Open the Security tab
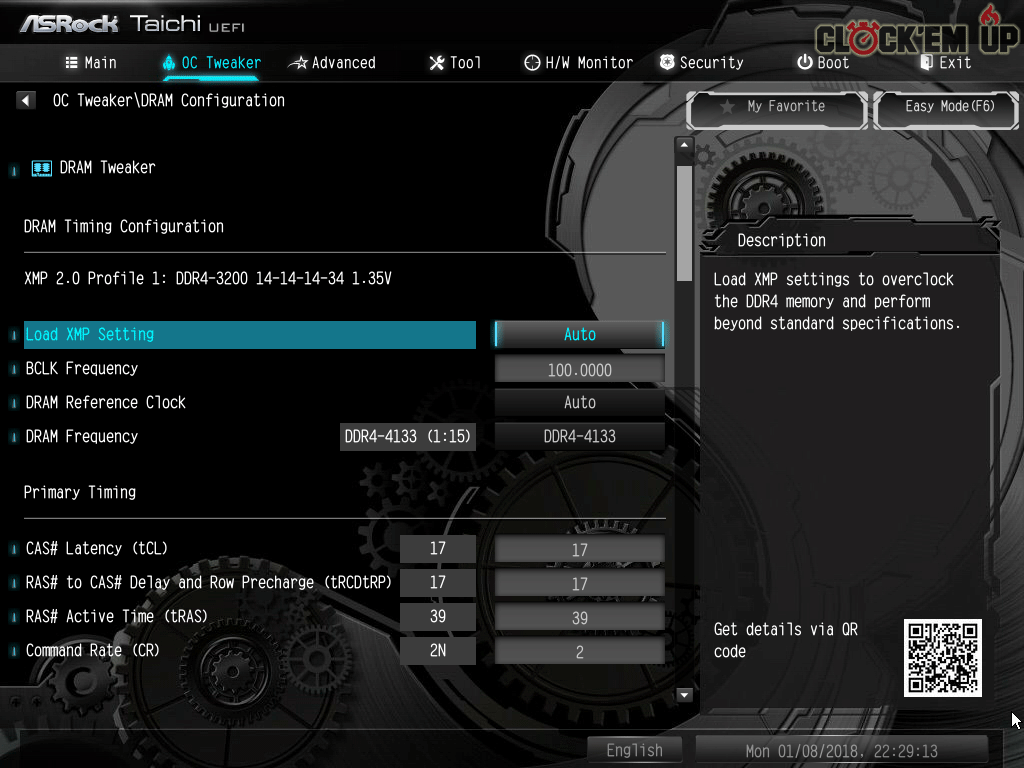 (701, 63)
